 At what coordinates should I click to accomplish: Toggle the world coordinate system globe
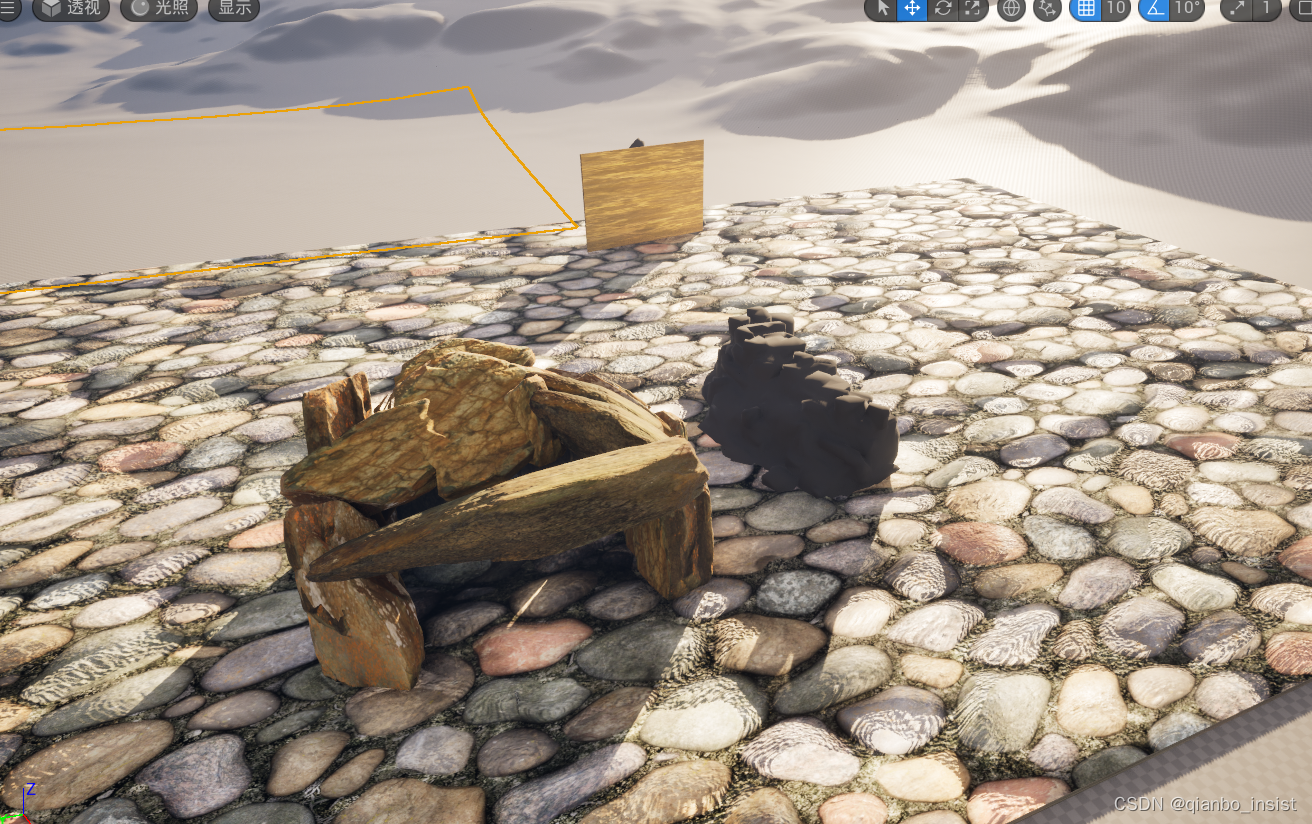tap(1011, 8)
